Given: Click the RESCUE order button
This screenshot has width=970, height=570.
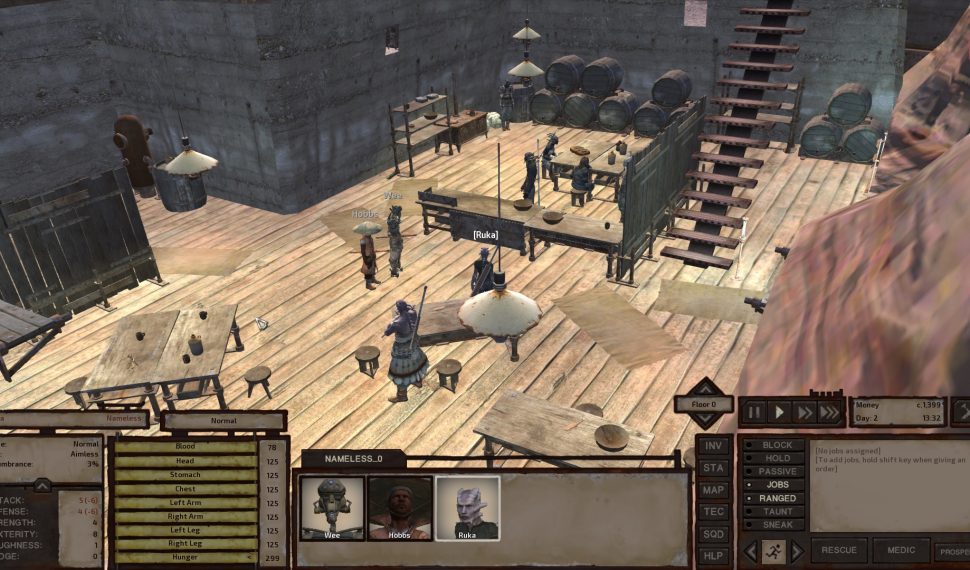Looking at the screenshot, I should 838,551.
